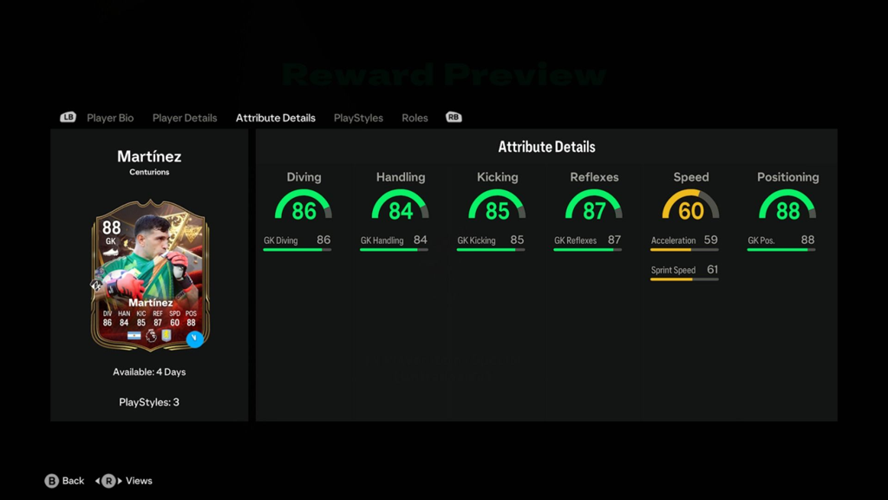Show the PlayStyles tab

tap(358, 118)
